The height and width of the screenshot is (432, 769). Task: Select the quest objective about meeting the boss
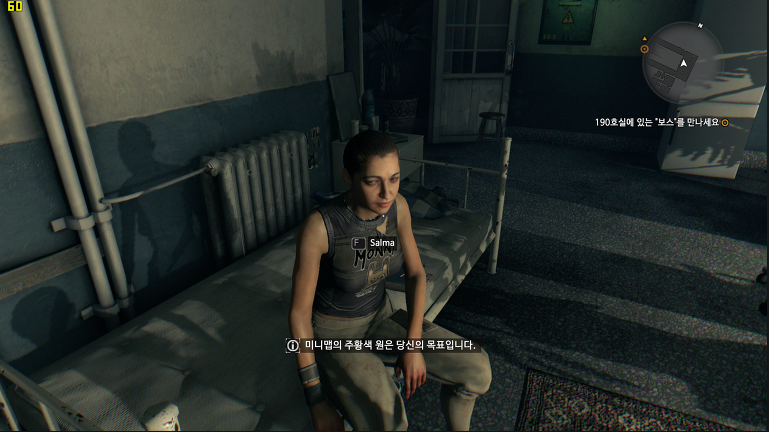pos(657,123)
